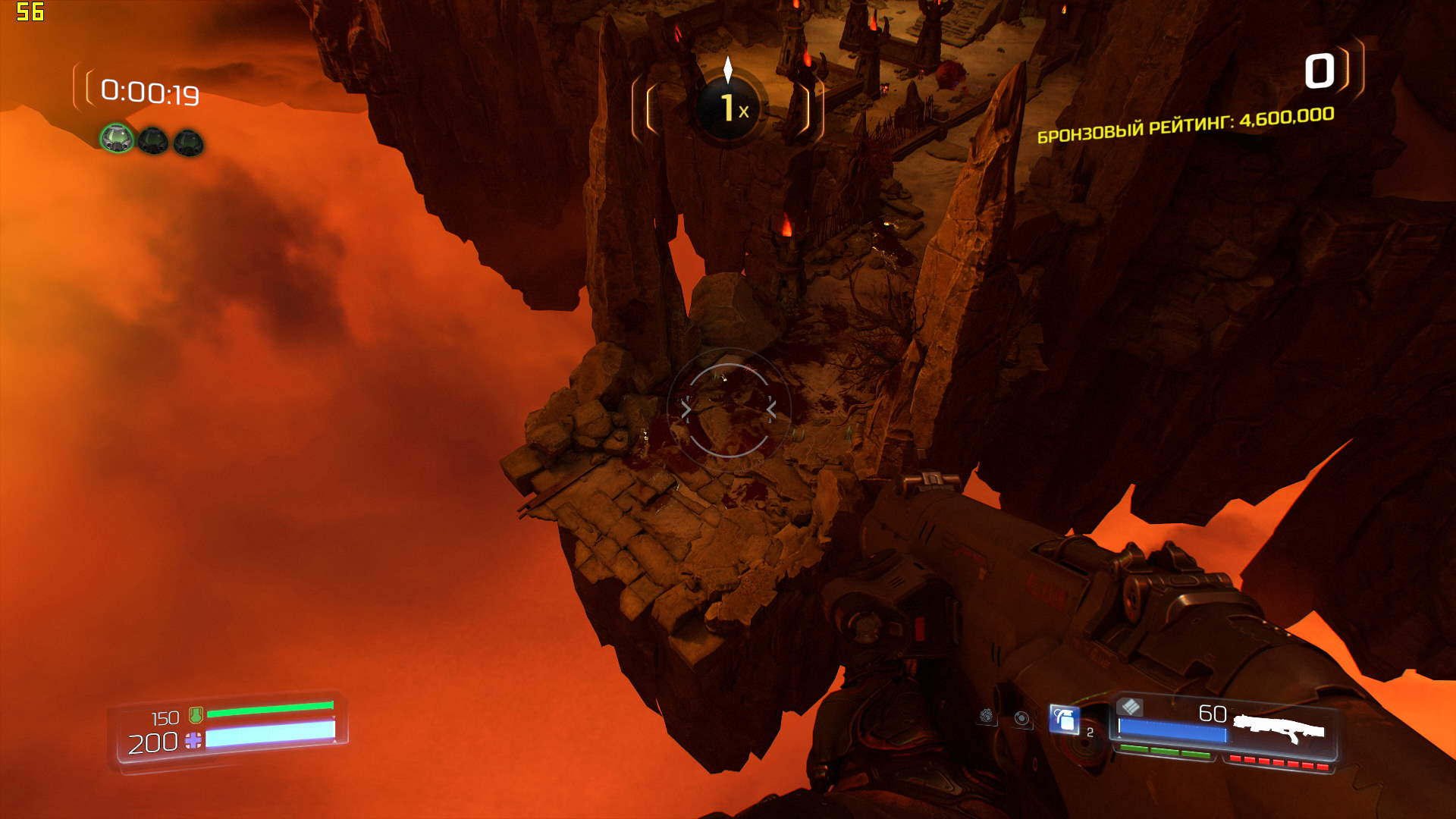This screenshot has width=1456, height=819.
Task: Click the bronze rating score target
Action: [x=1185, y=126]
